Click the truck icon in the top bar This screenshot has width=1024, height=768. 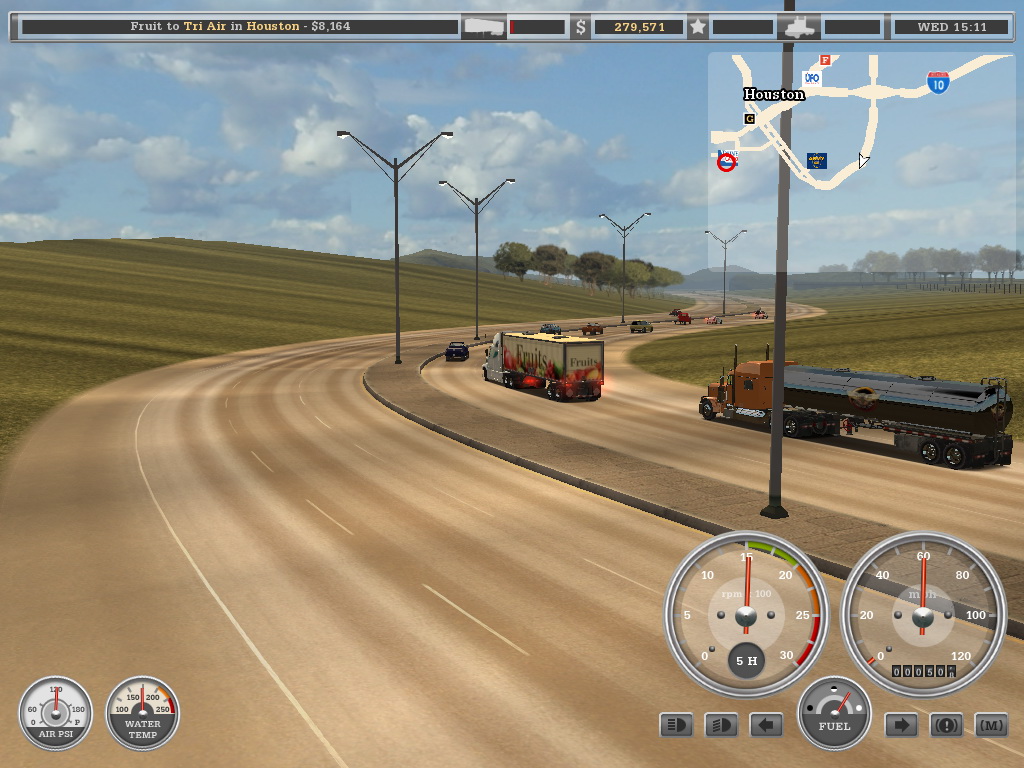[801, 27]
